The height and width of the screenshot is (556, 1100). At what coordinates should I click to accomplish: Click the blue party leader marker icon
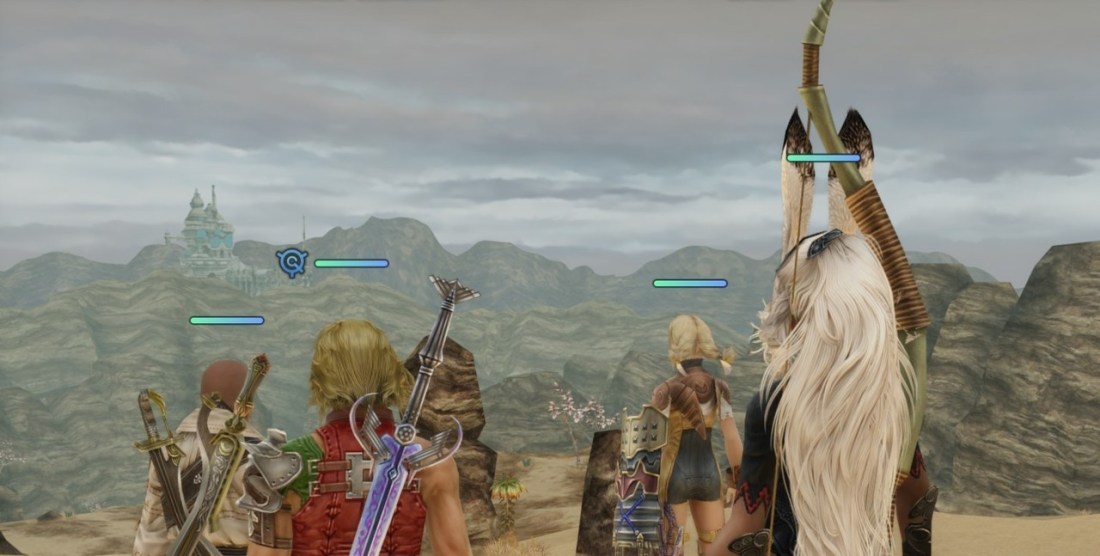[x=292, y=263]
